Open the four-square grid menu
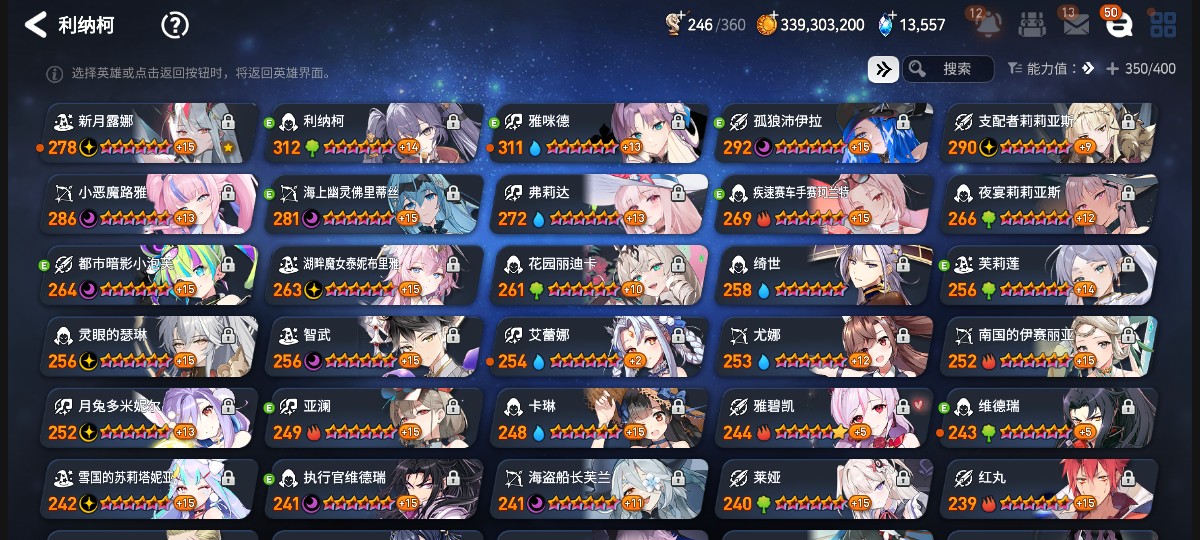 [x=1163, y=24]
